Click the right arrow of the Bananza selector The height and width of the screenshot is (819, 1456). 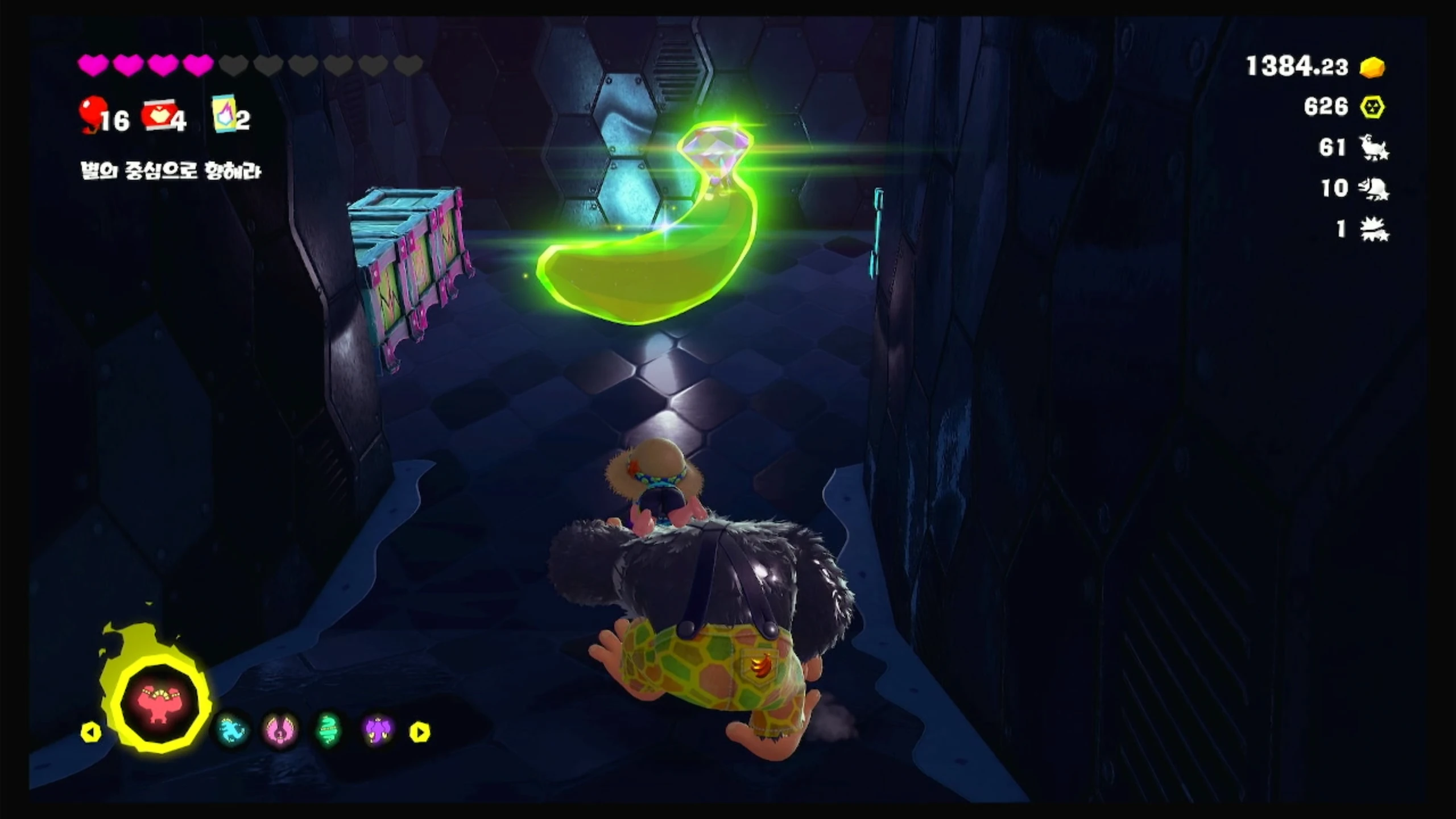[x=420, y=732]
